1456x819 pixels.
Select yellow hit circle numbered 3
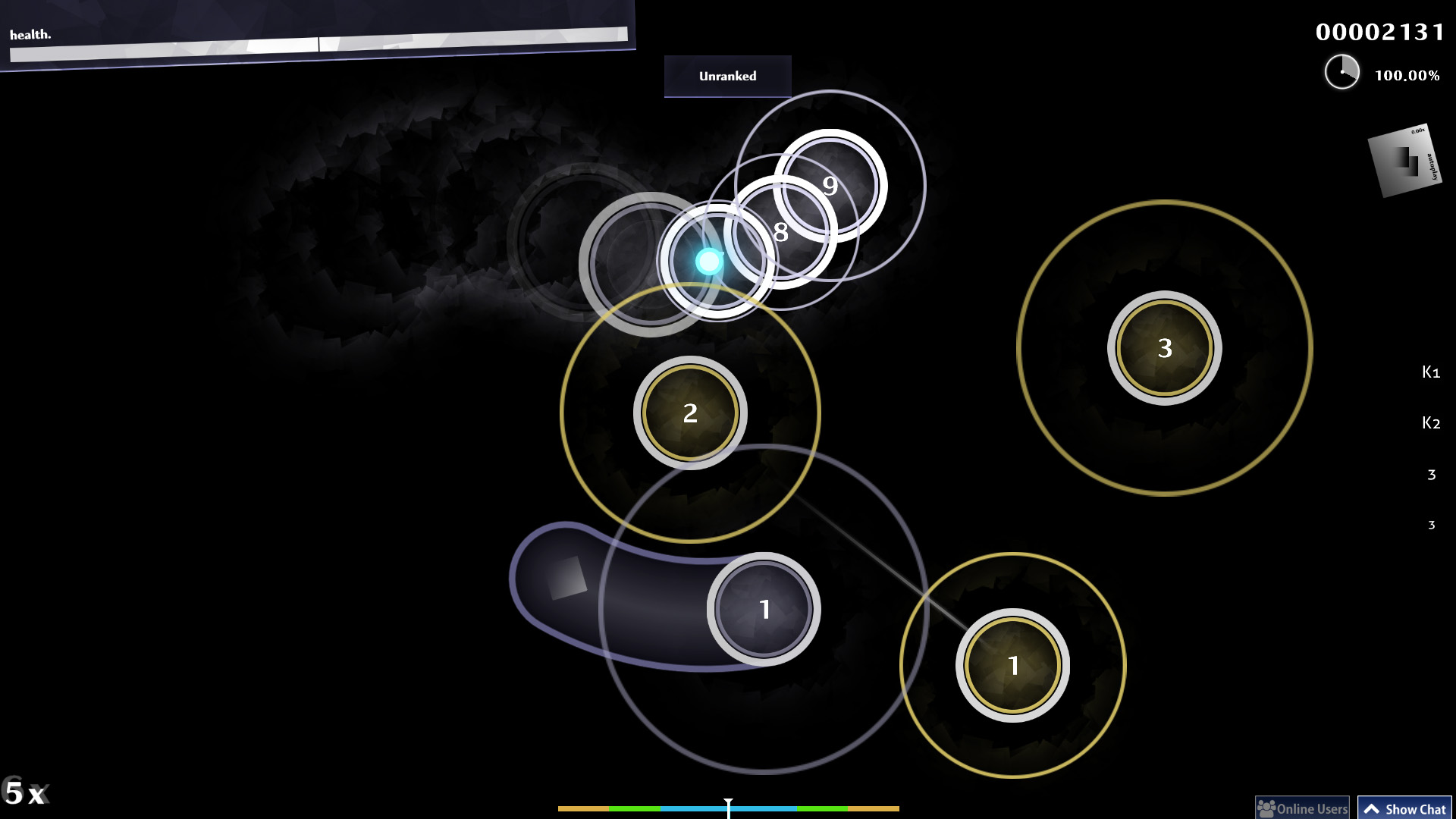[1165, 347]
